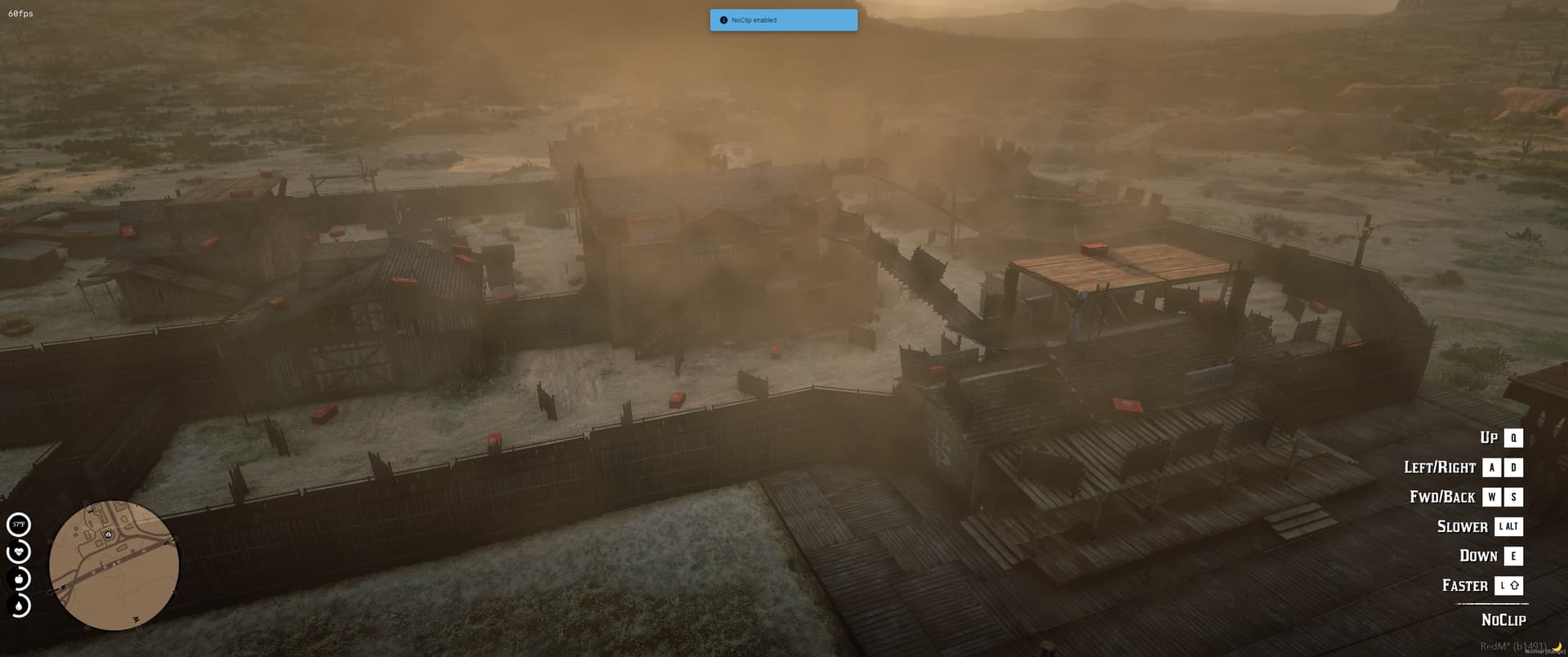Dismiss the NoClip enabled notification banner
Viewport: 1568px width, 657px height.
pos(783,20)
